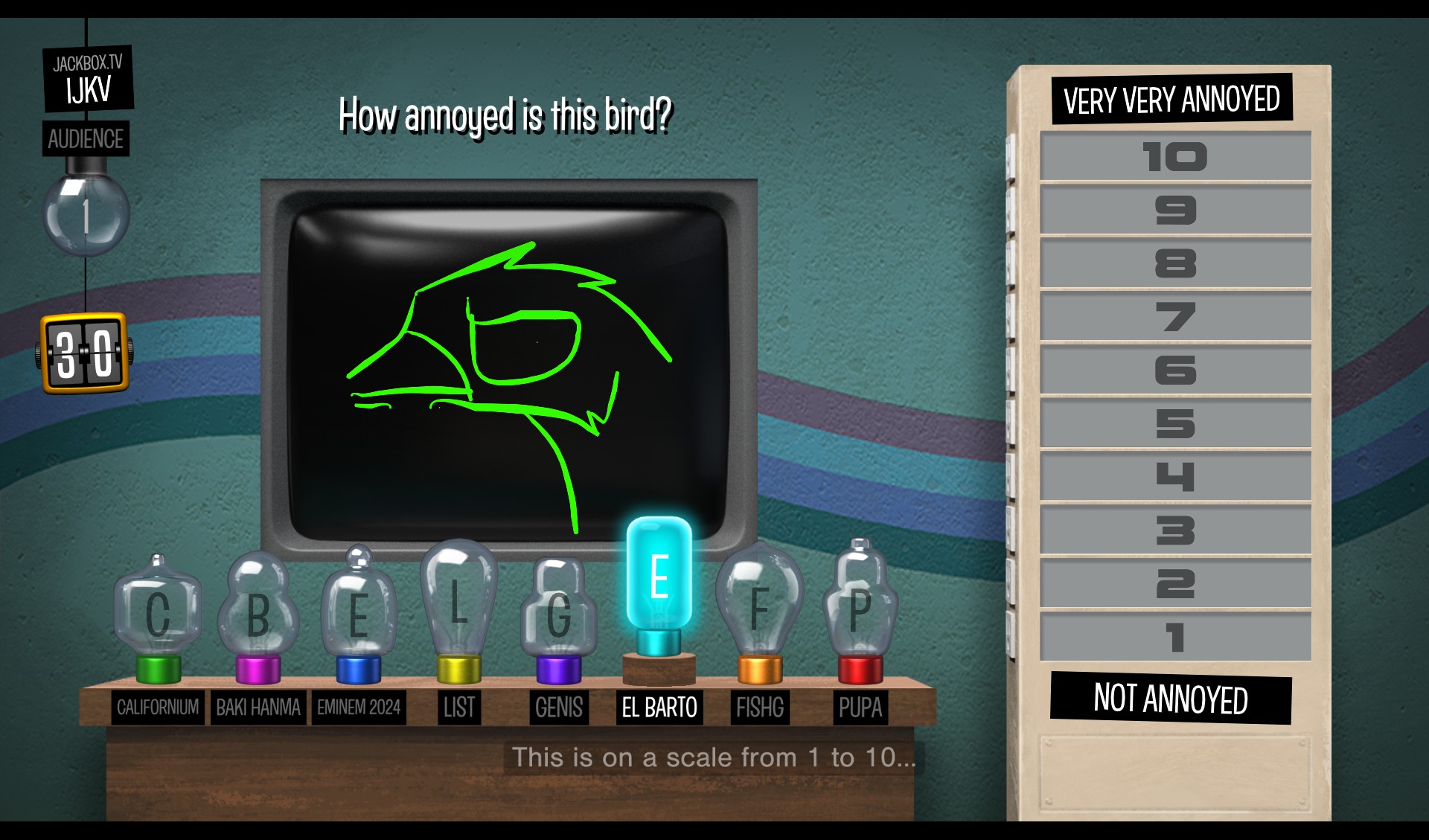This screenshot has width=1429, height=840.
Task: Select rating 7 on the scale
Action: [1174, 317]
